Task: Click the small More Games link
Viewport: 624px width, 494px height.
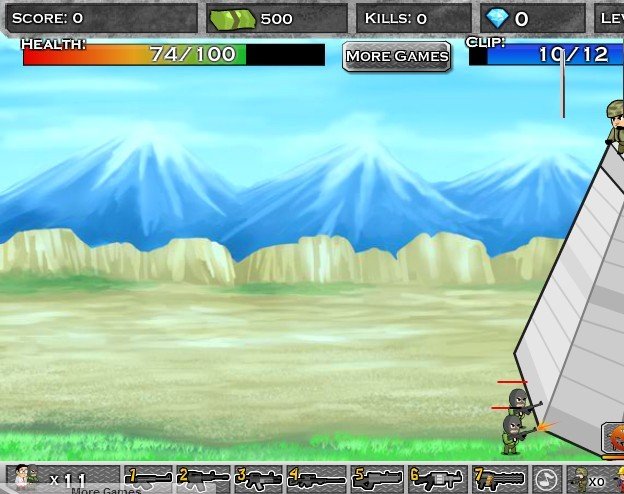Action: [105, 490]
